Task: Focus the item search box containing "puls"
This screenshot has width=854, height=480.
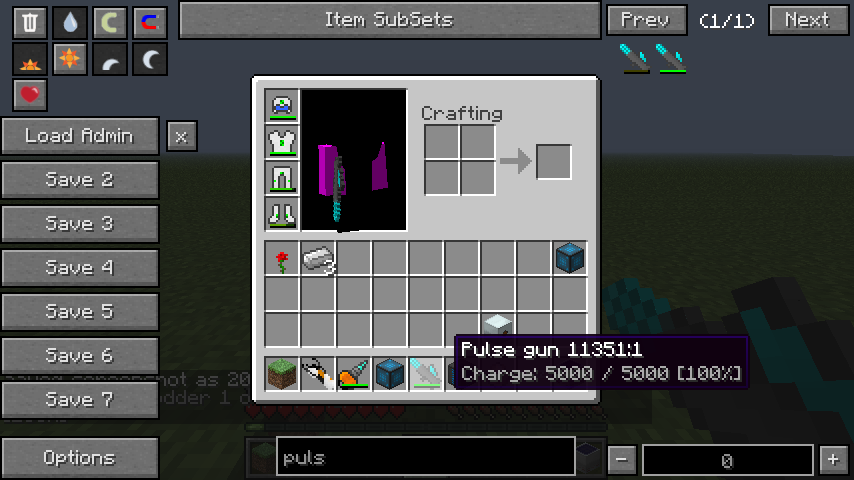Action: click(425, 458)
